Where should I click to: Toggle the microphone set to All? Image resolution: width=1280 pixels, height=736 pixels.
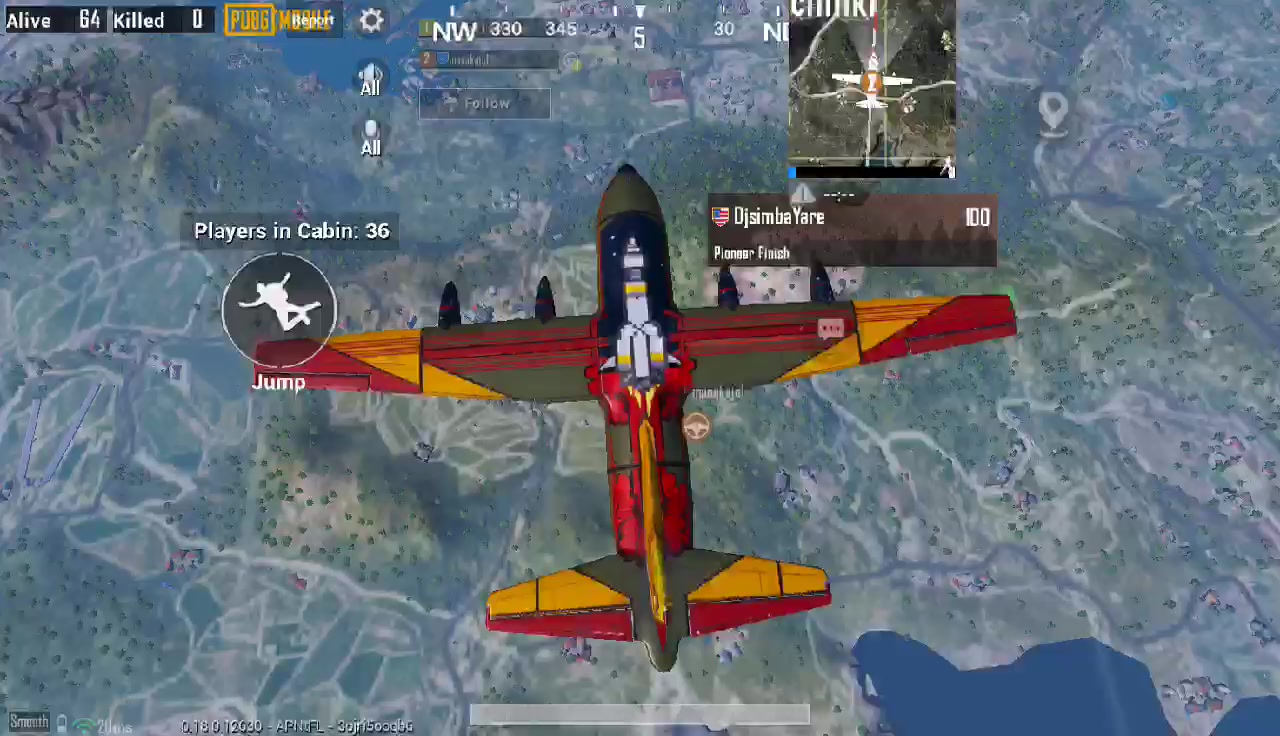371,137
